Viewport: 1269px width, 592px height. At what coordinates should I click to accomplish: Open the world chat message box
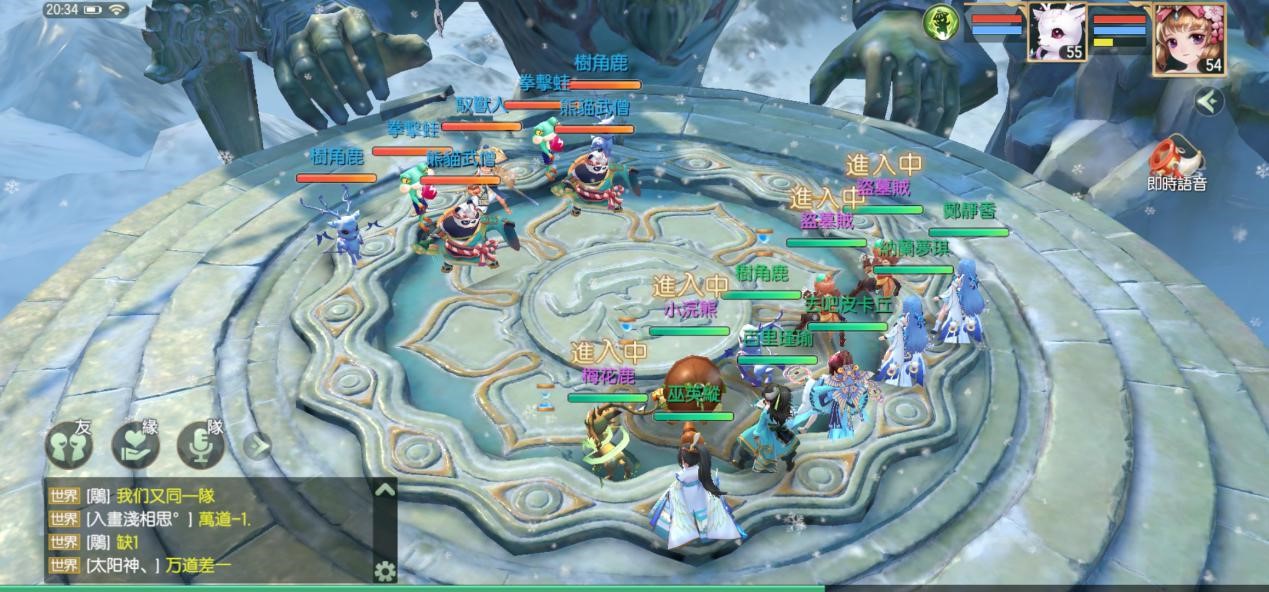tap(210, 530)
